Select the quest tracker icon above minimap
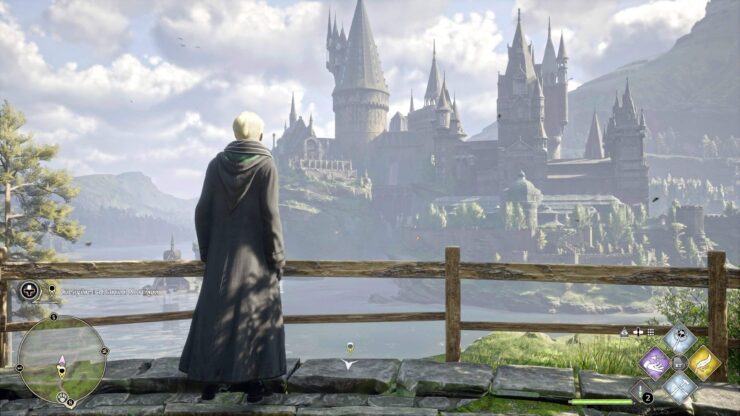The image size is (740, 416). pos(29,291)
